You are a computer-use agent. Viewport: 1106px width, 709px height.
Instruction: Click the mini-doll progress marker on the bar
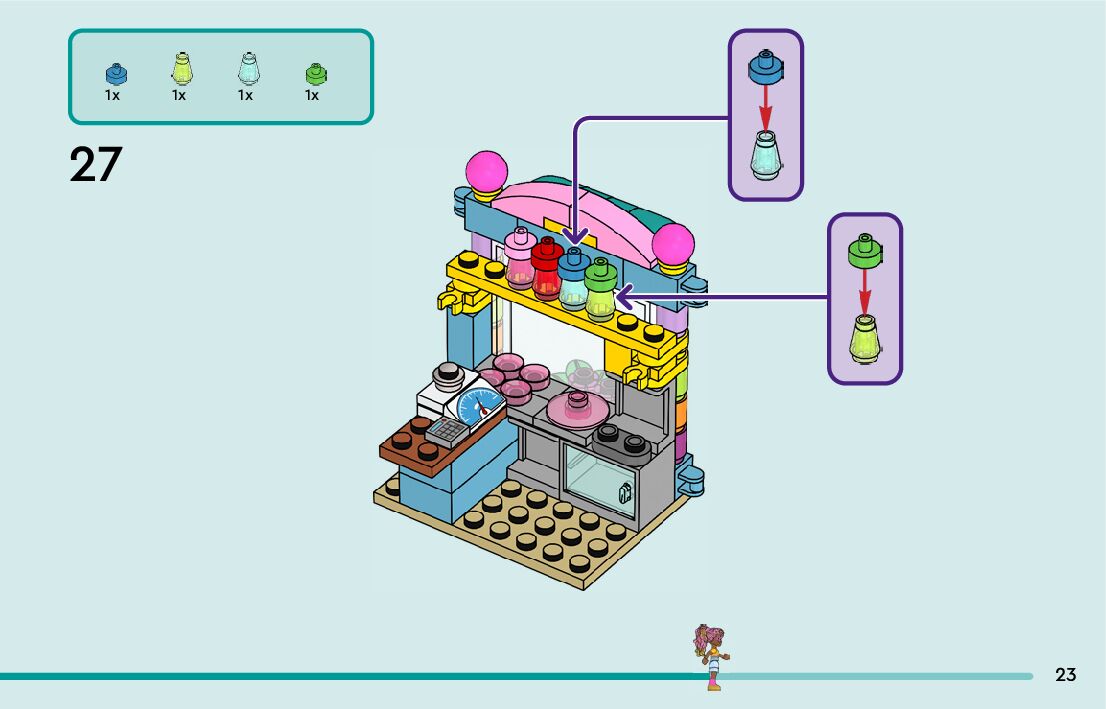pos(712,656)
